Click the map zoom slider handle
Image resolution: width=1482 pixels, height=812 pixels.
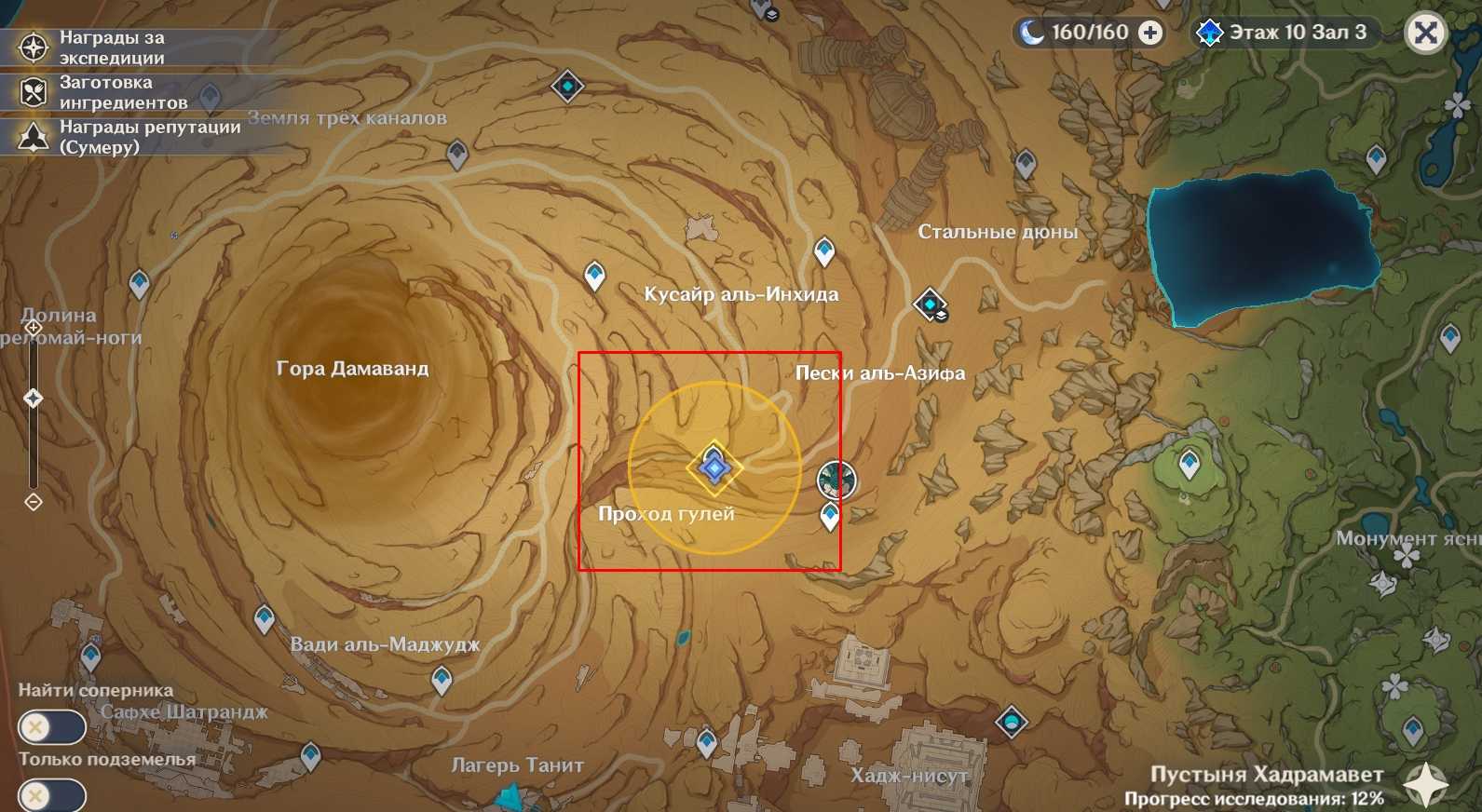[34, 399]
